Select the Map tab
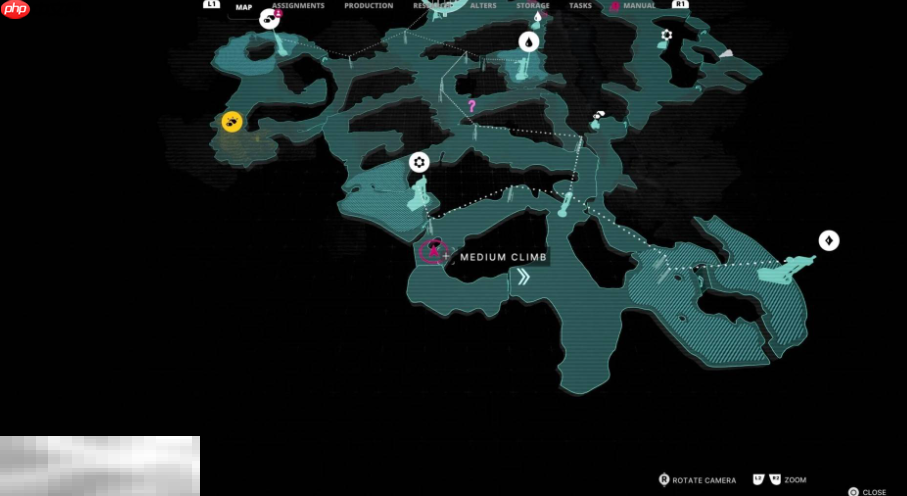 243,6
